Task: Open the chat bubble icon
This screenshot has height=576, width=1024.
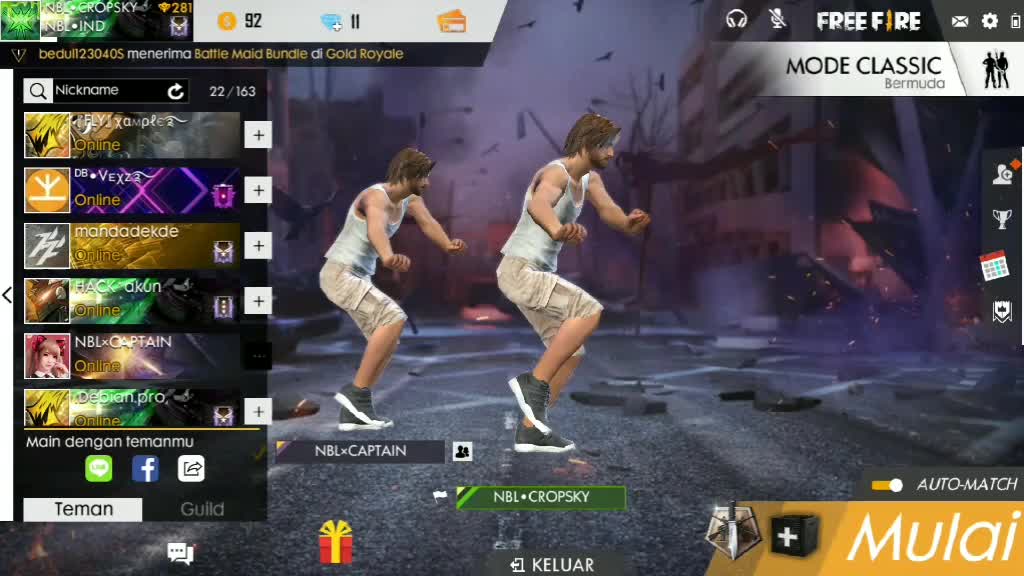Action: [x=180, y=552]
